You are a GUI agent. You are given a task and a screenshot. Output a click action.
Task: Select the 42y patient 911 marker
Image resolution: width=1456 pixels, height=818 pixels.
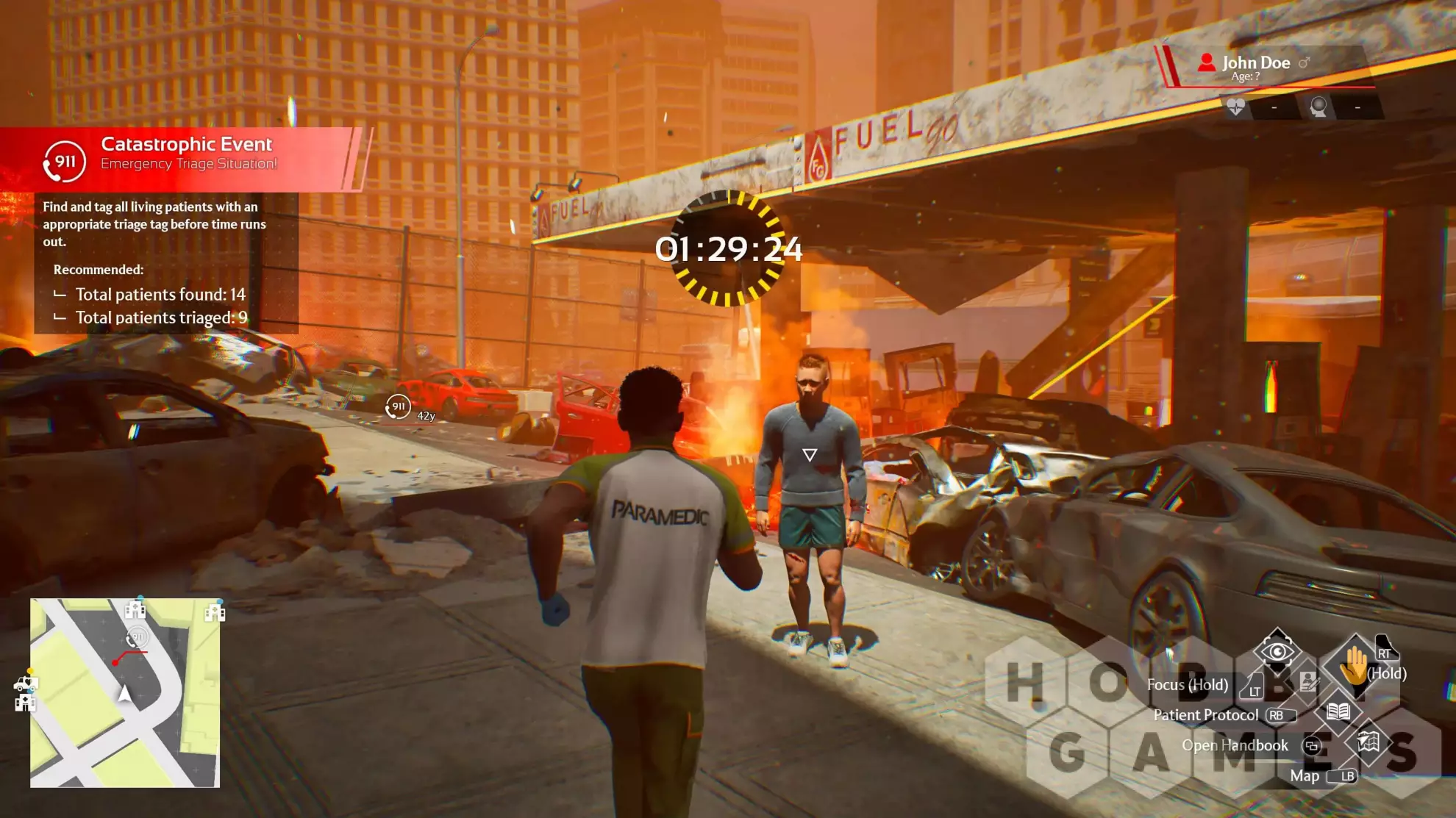tap(398, 406)
